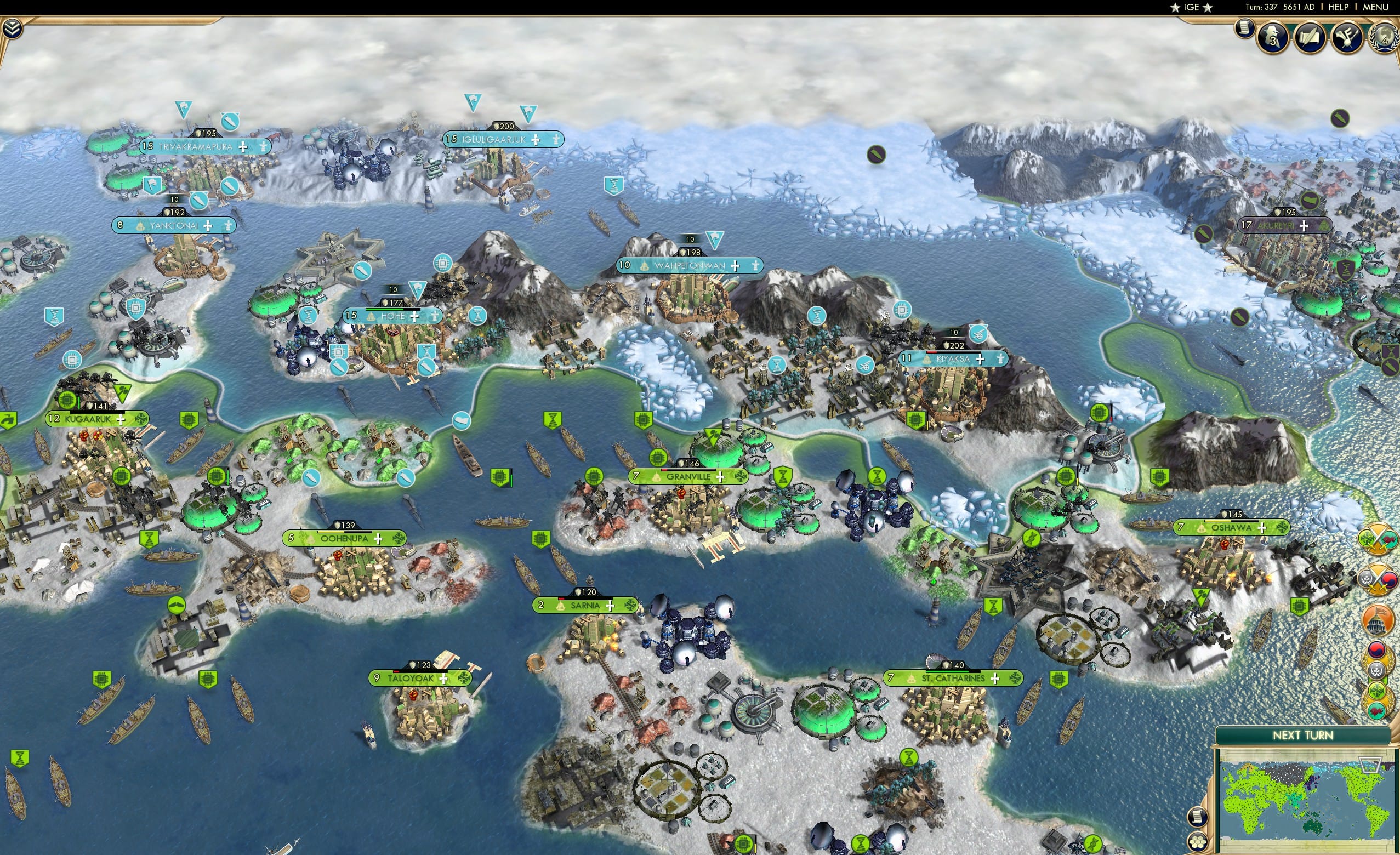The width and height of the screenshot is (1400, 855).
Task: Open the Culture overview music-note icon
Action: pyautogui.click(x=1347, y=38)
